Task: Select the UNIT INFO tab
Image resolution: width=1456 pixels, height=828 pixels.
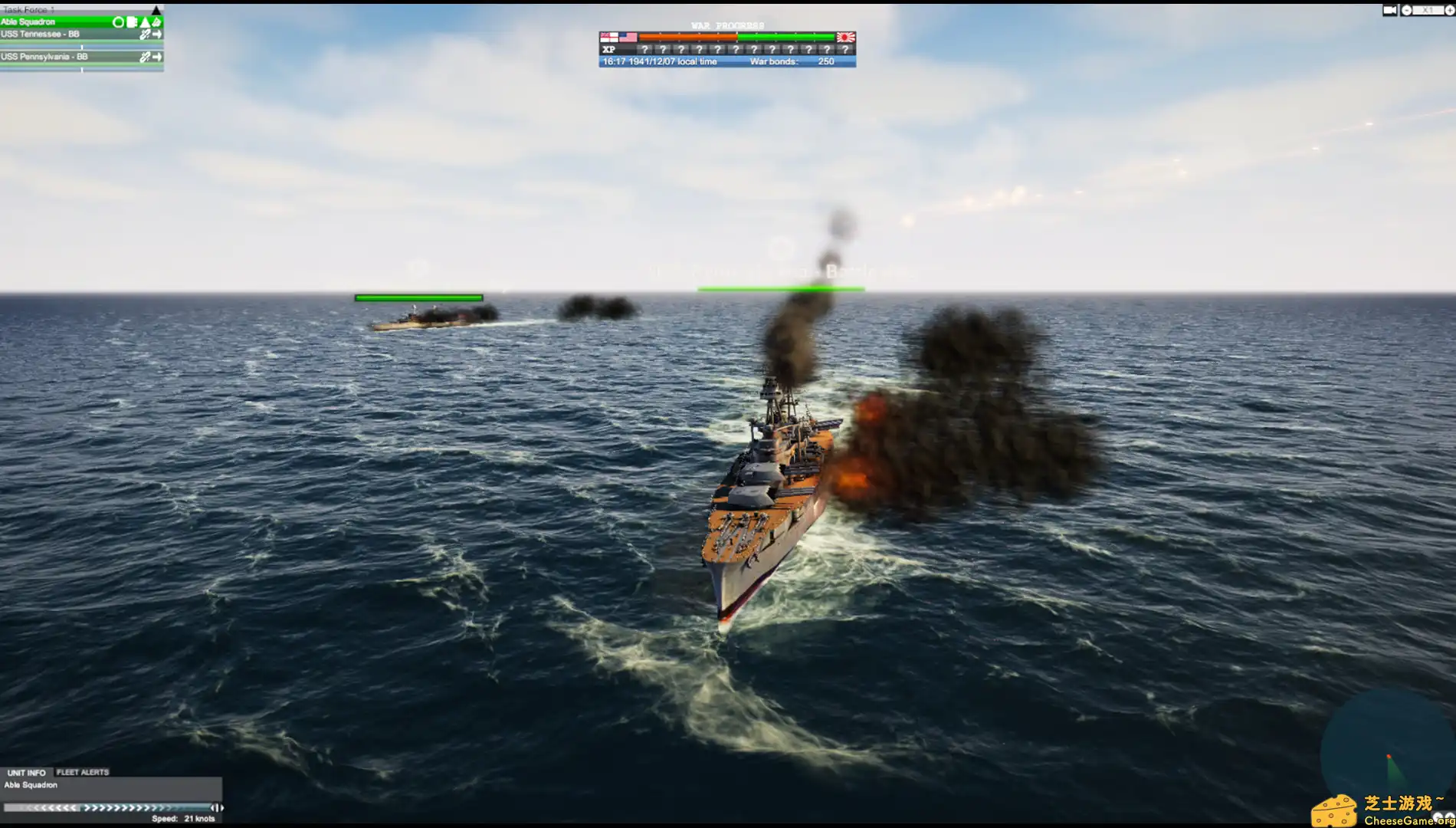Action: pos(27,772)
